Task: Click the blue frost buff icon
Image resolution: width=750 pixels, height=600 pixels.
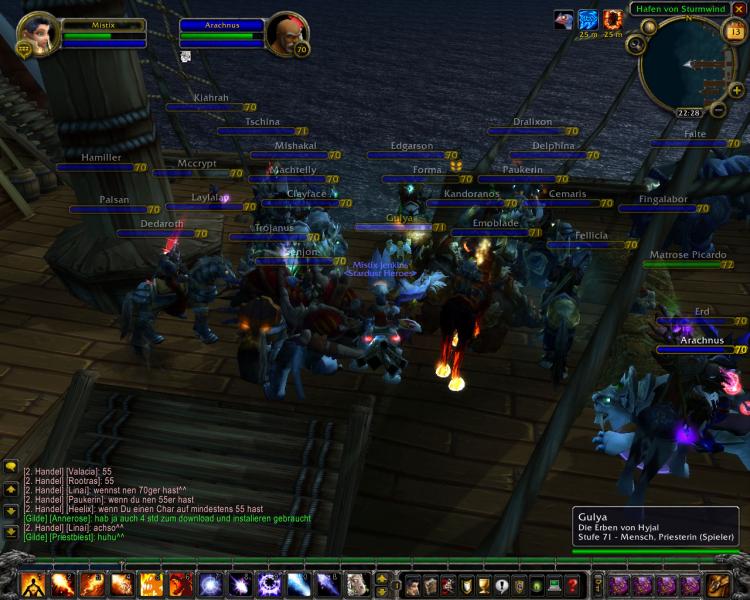Action: [x=588, y=19]
